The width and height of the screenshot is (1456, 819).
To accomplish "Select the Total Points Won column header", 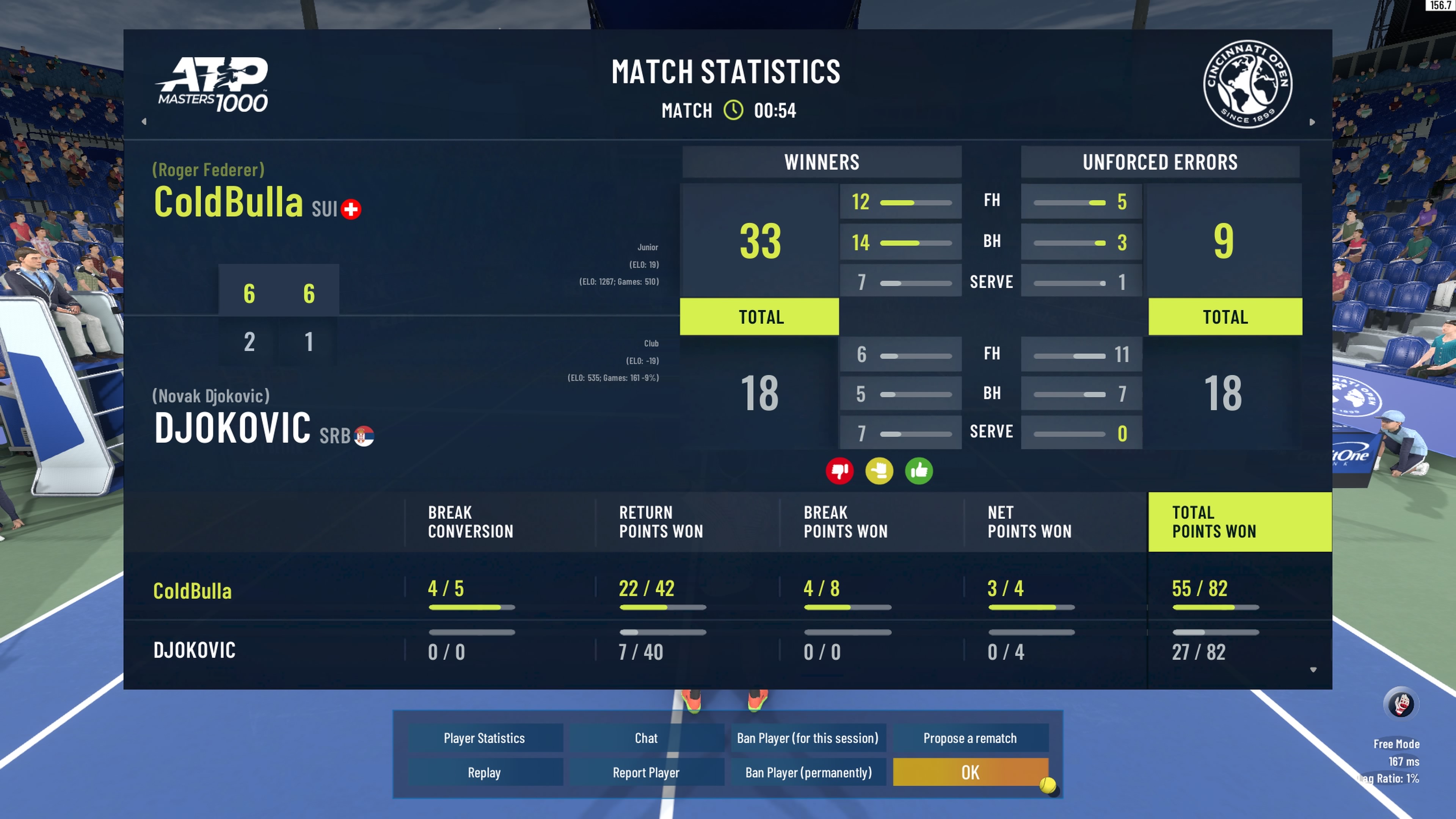I will coord(1239,522).
